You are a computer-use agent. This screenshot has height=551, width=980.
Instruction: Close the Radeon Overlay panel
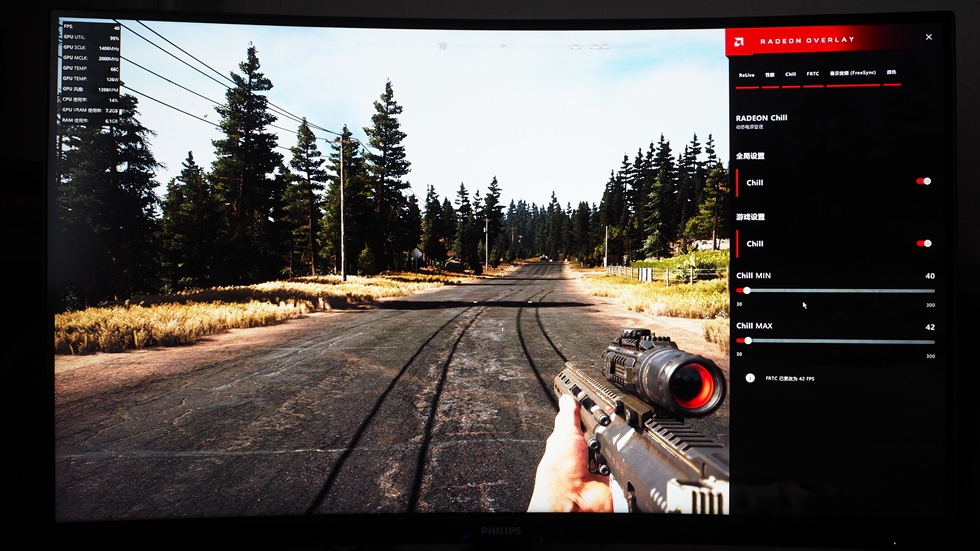[928, 37]
